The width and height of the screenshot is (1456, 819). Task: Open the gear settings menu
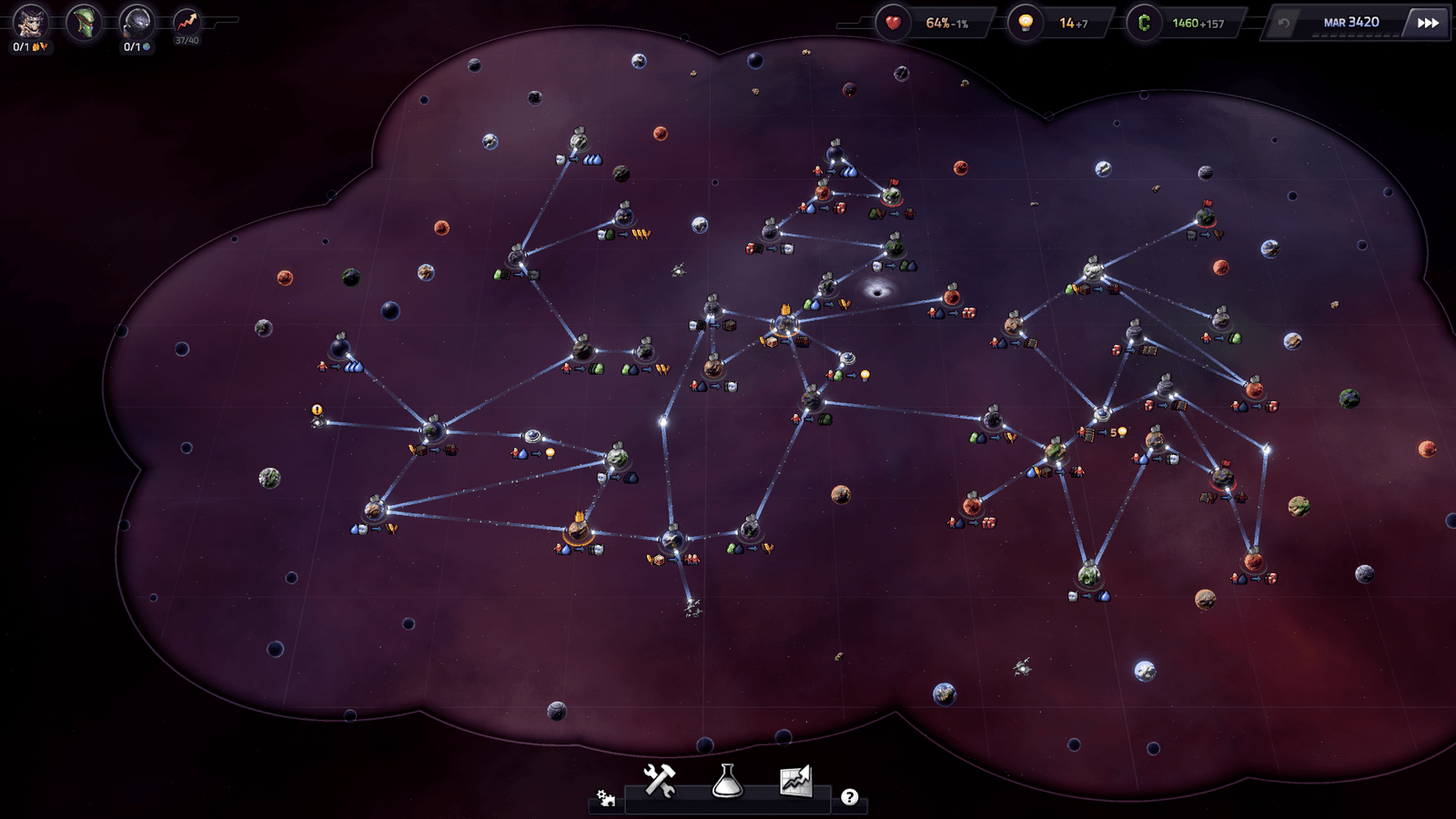[605, 798]
